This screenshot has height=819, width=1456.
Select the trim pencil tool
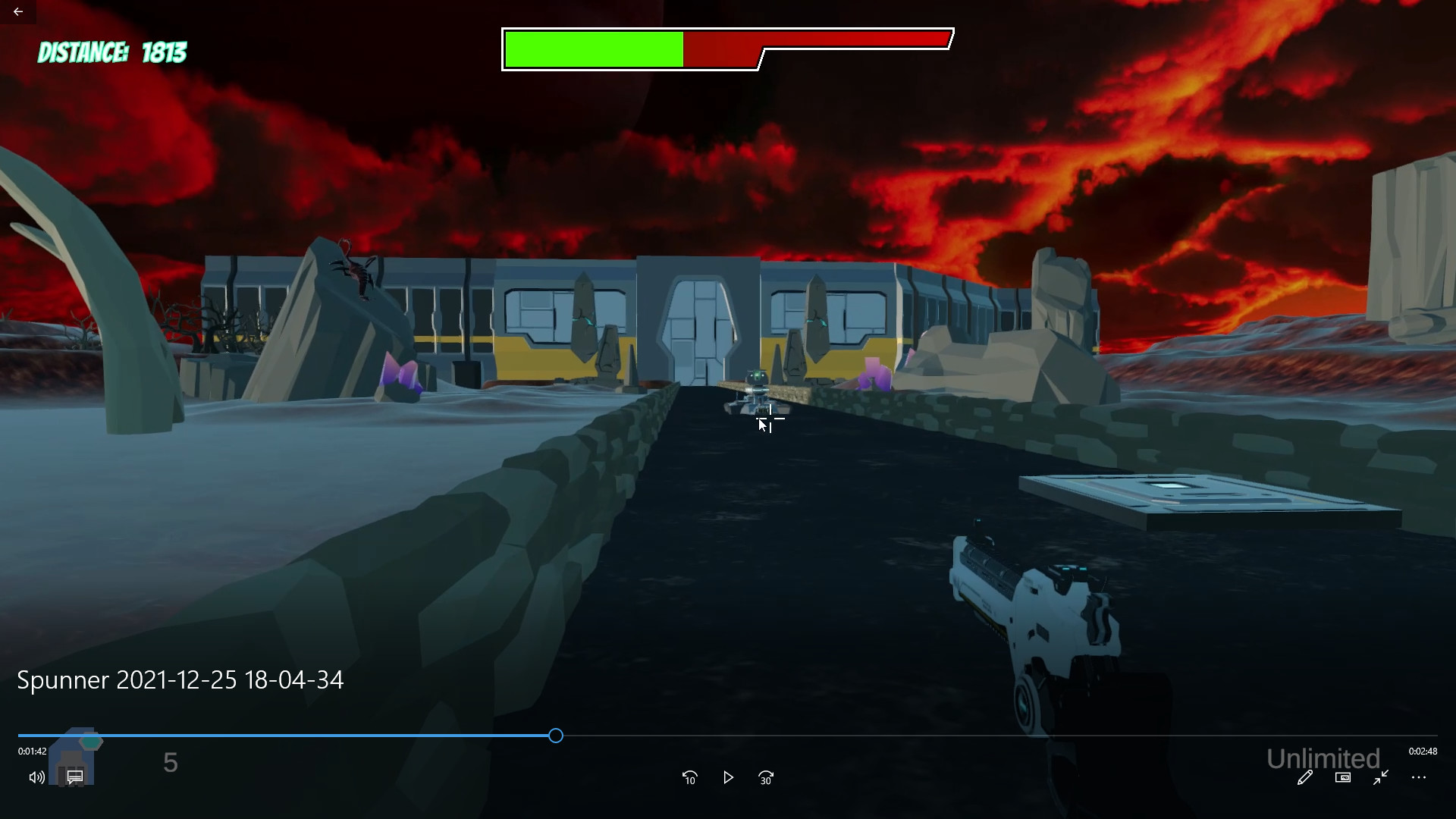[1305, 778]
